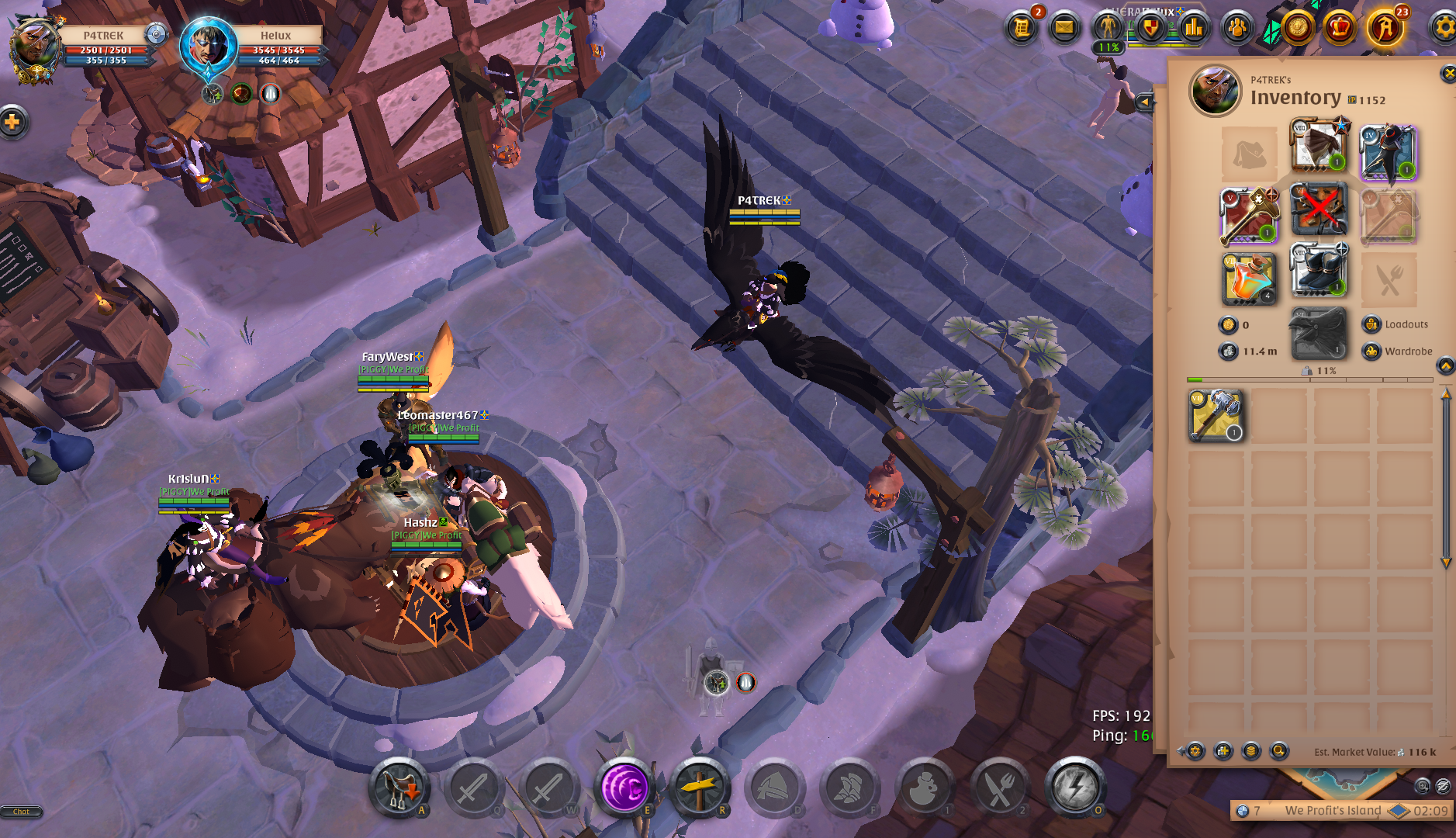Select the equipped boots slot
Image resolution: width=1456 pixels, height=838 pixels.
[x=1318, y=271]
